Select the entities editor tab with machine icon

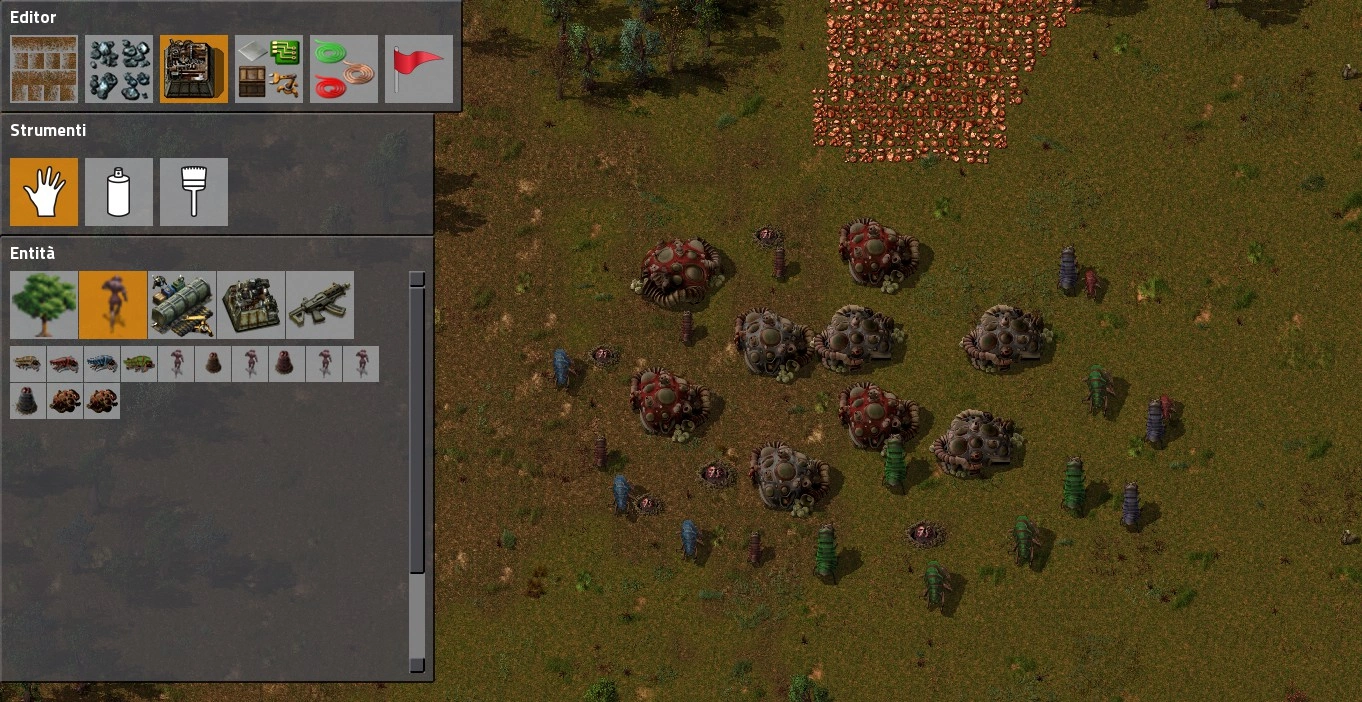pos(194,69)
